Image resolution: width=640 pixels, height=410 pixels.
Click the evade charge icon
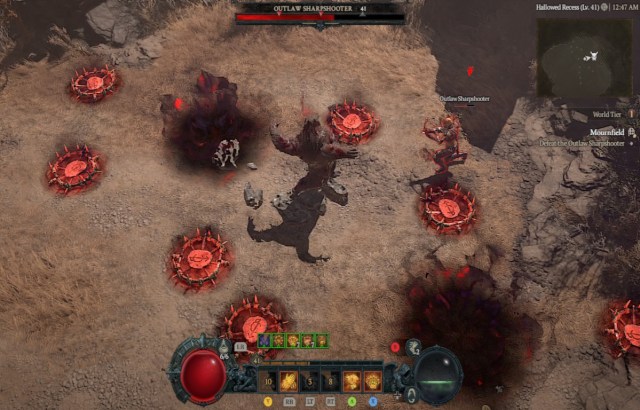(412, 347)
